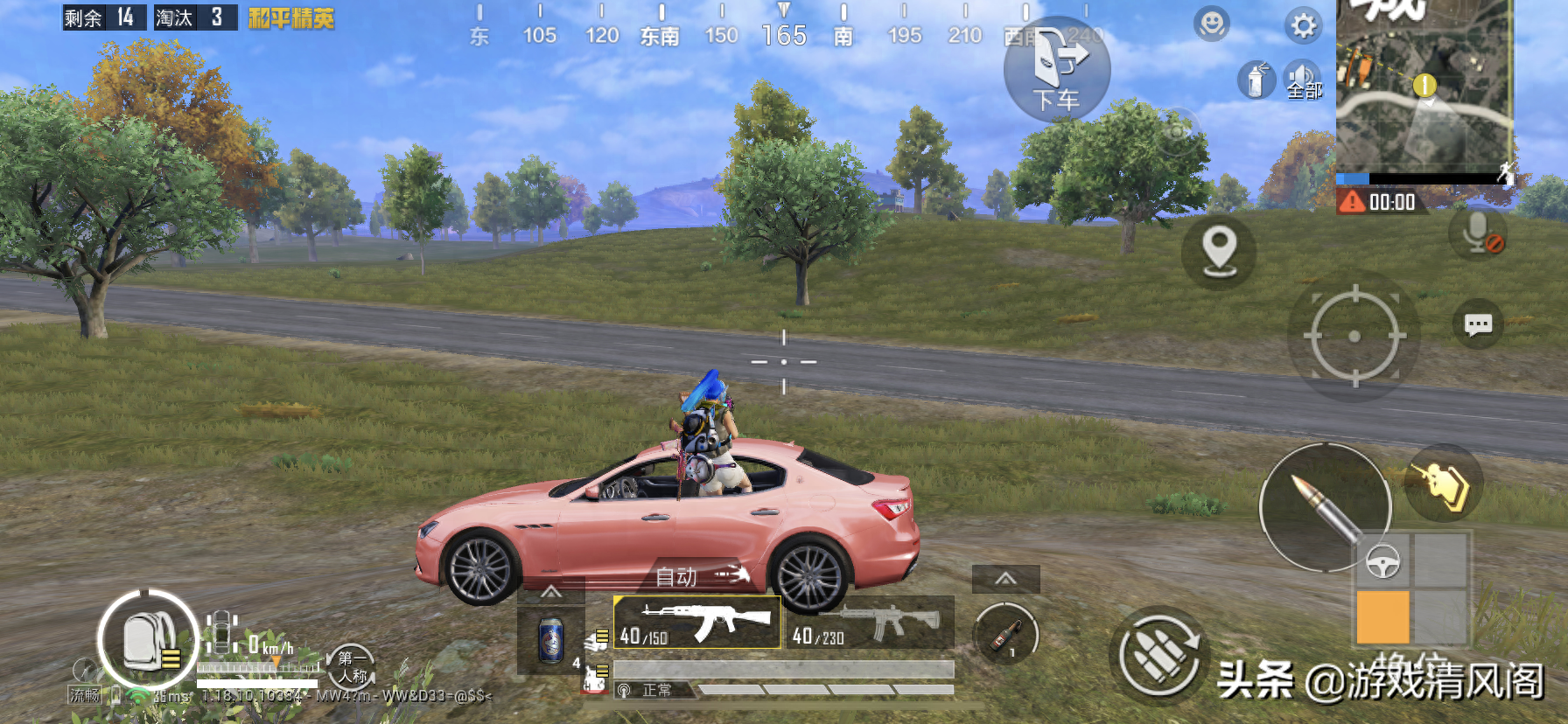
Task: Reload with the ammo reload button
Action: pyautogui.click(x=1158, y=656)
